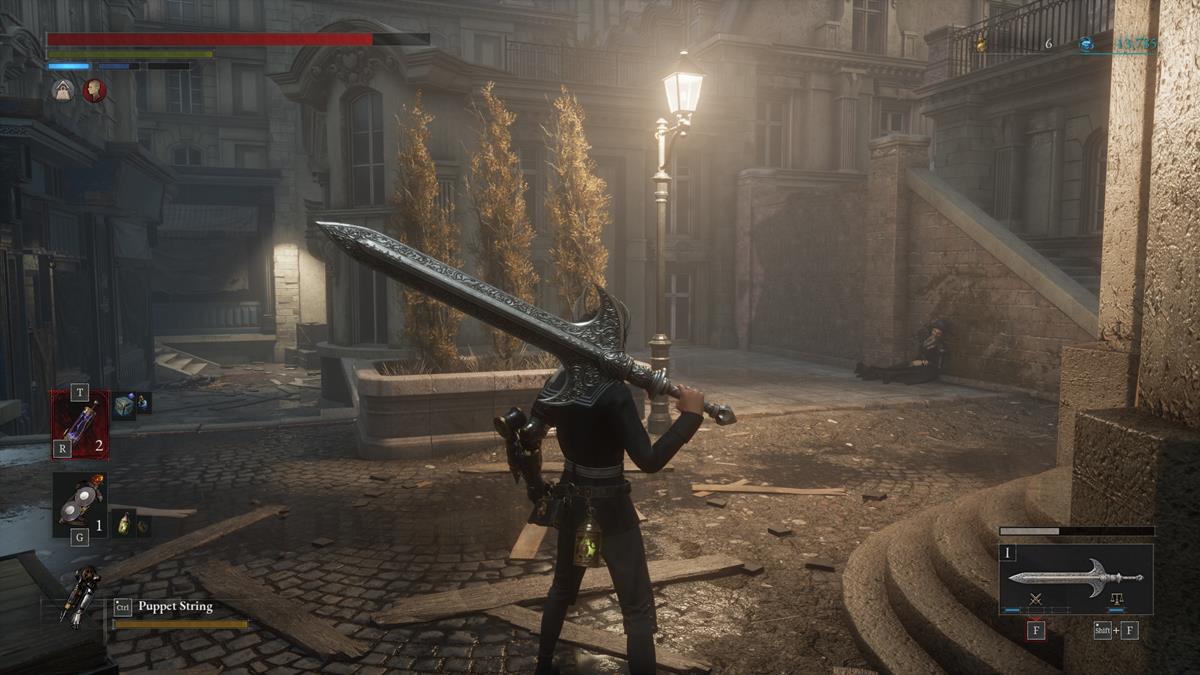This screenshot has height=675, width=1200.
Task: Click the crossed swords fable art icon
Action: [x=1036, y=598]
